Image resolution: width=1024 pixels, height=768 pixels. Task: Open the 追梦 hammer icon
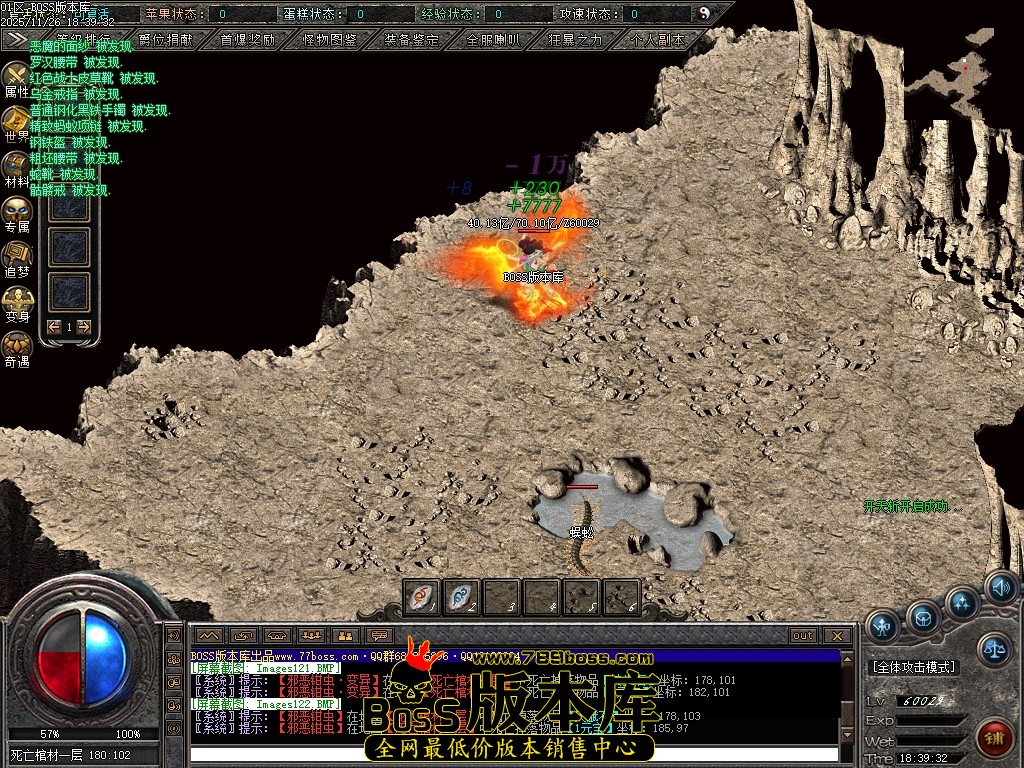pos(17,256)
